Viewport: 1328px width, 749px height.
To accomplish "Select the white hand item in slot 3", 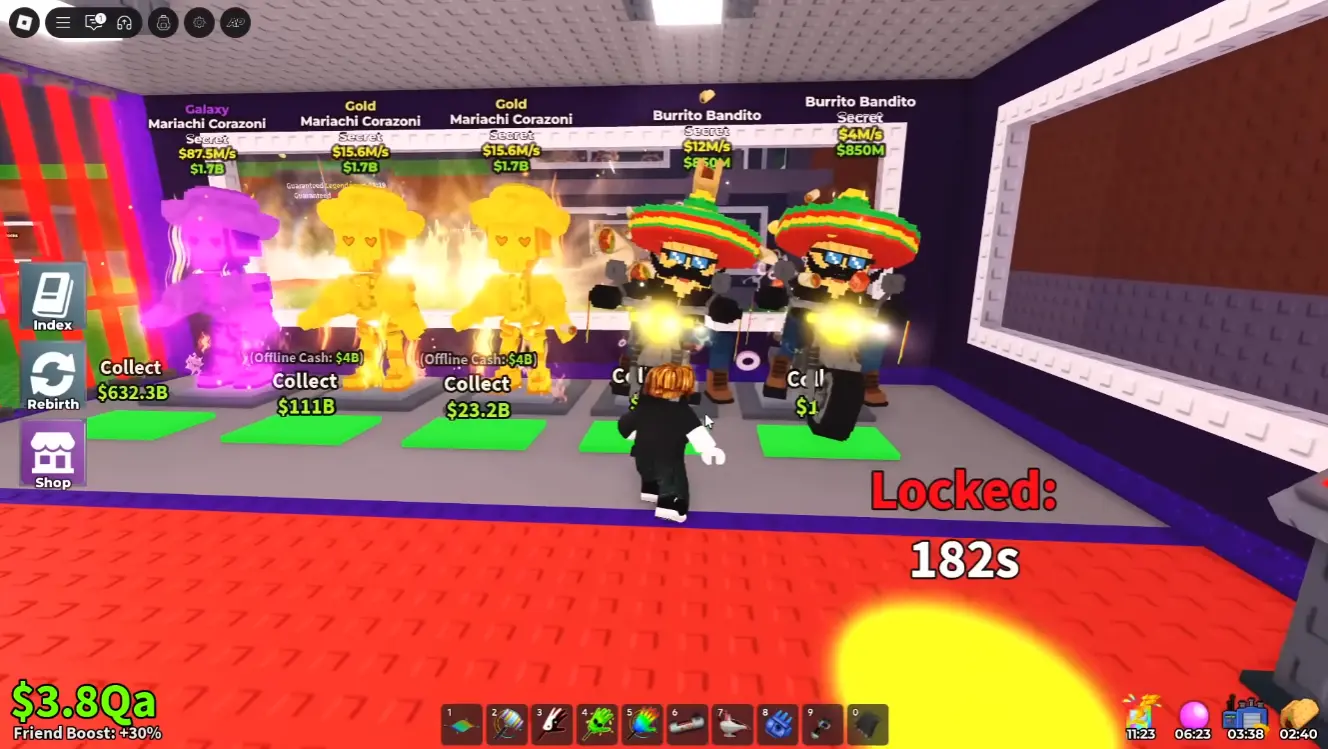I will pyautogui.click(x=552, y=724).
